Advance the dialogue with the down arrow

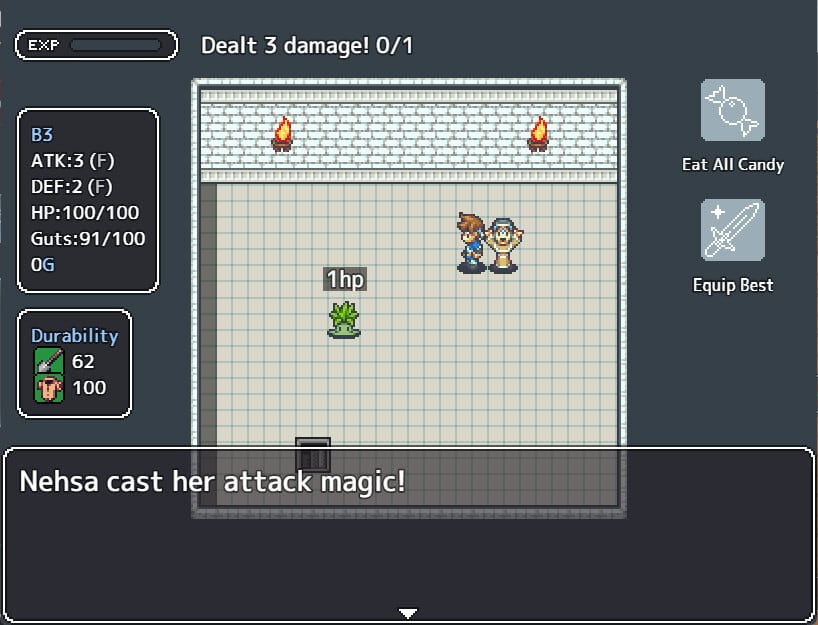coord(407,612)
